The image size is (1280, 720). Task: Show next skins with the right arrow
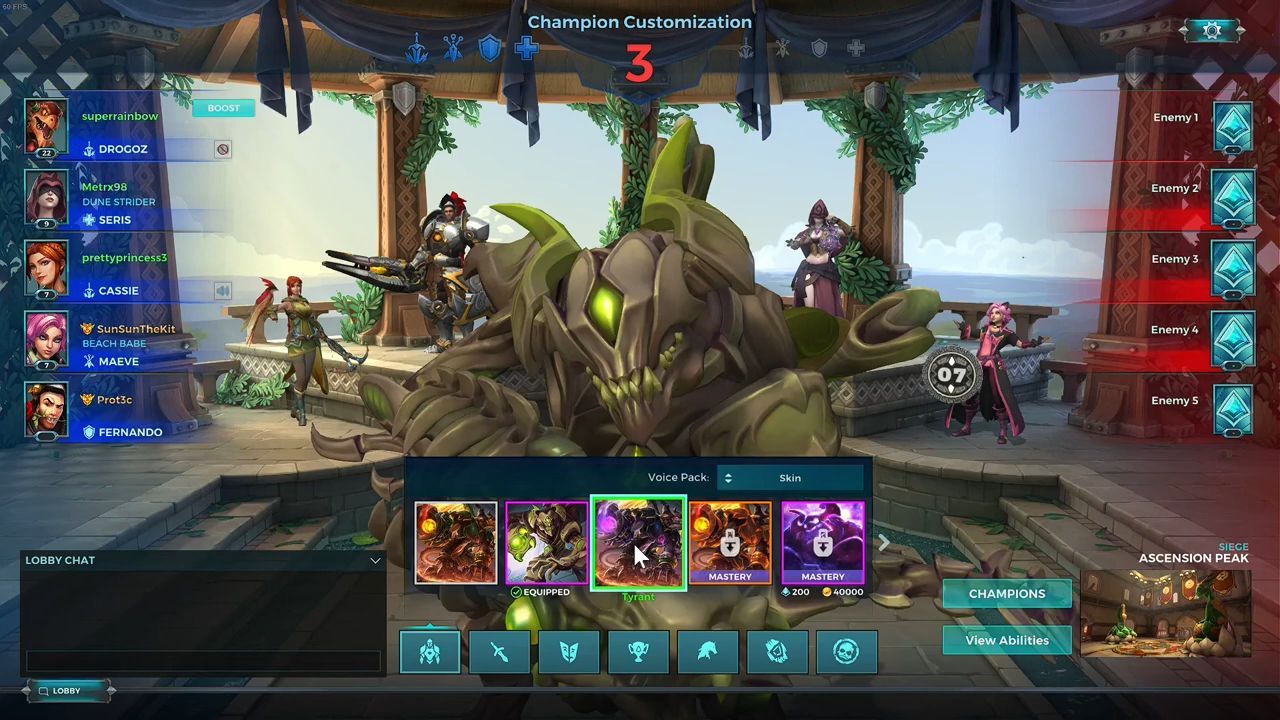[x=883, y=543]
